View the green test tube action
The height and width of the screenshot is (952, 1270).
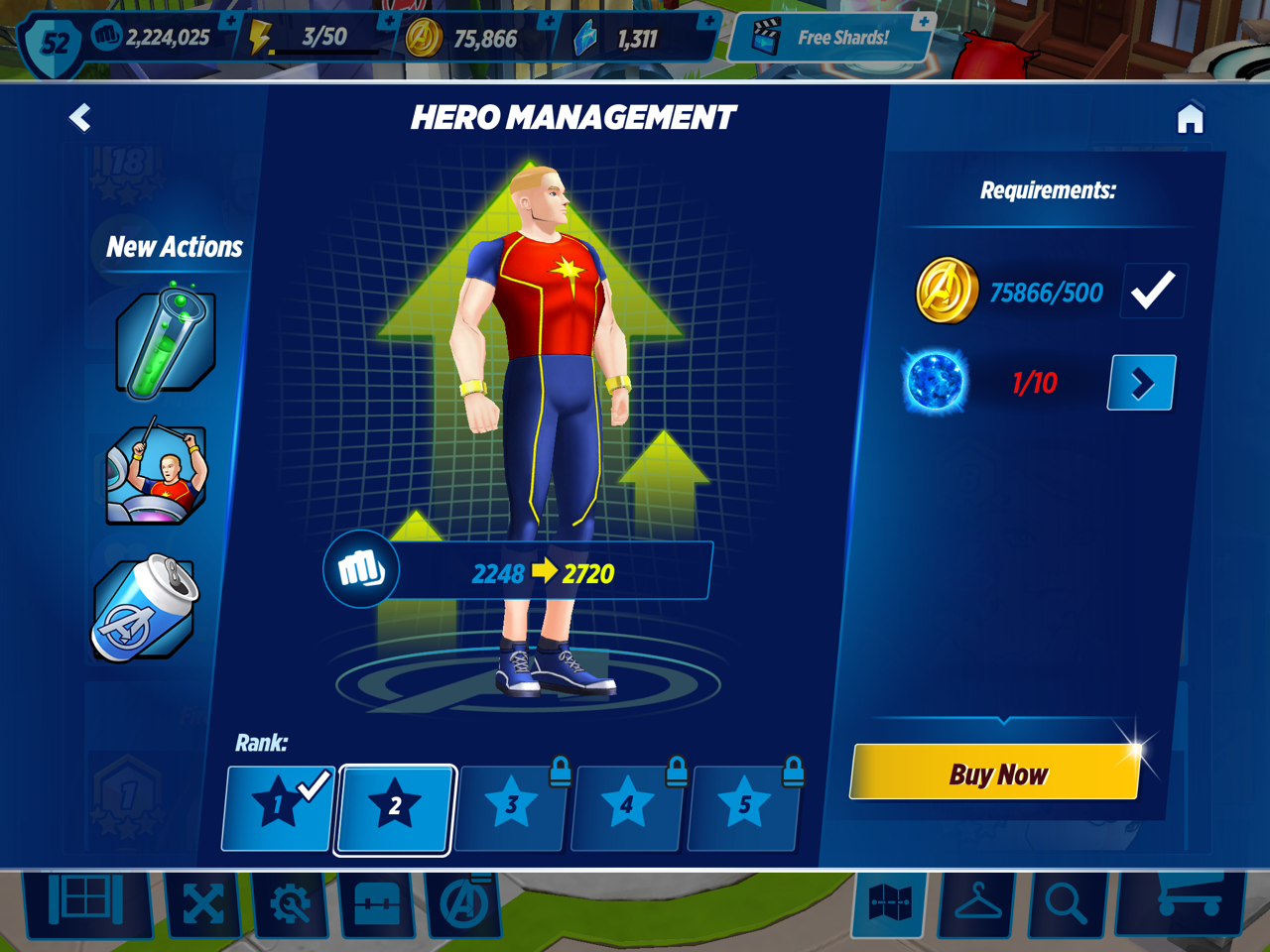click(x=164, y=340)
